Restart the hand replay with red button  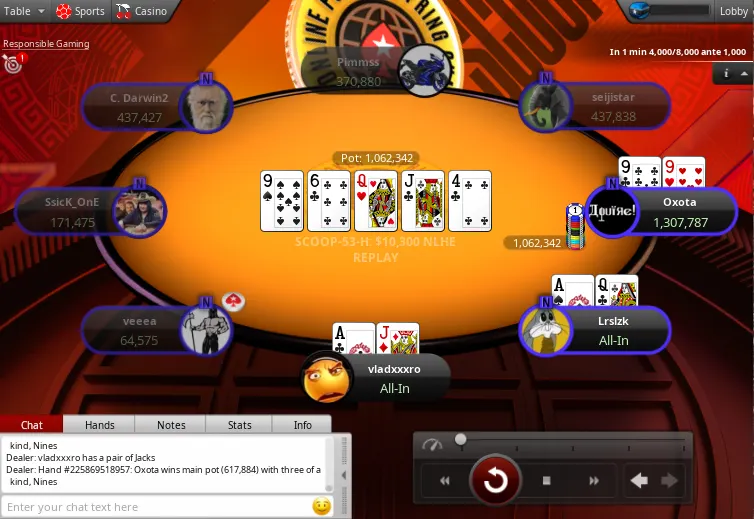point(495,481)
